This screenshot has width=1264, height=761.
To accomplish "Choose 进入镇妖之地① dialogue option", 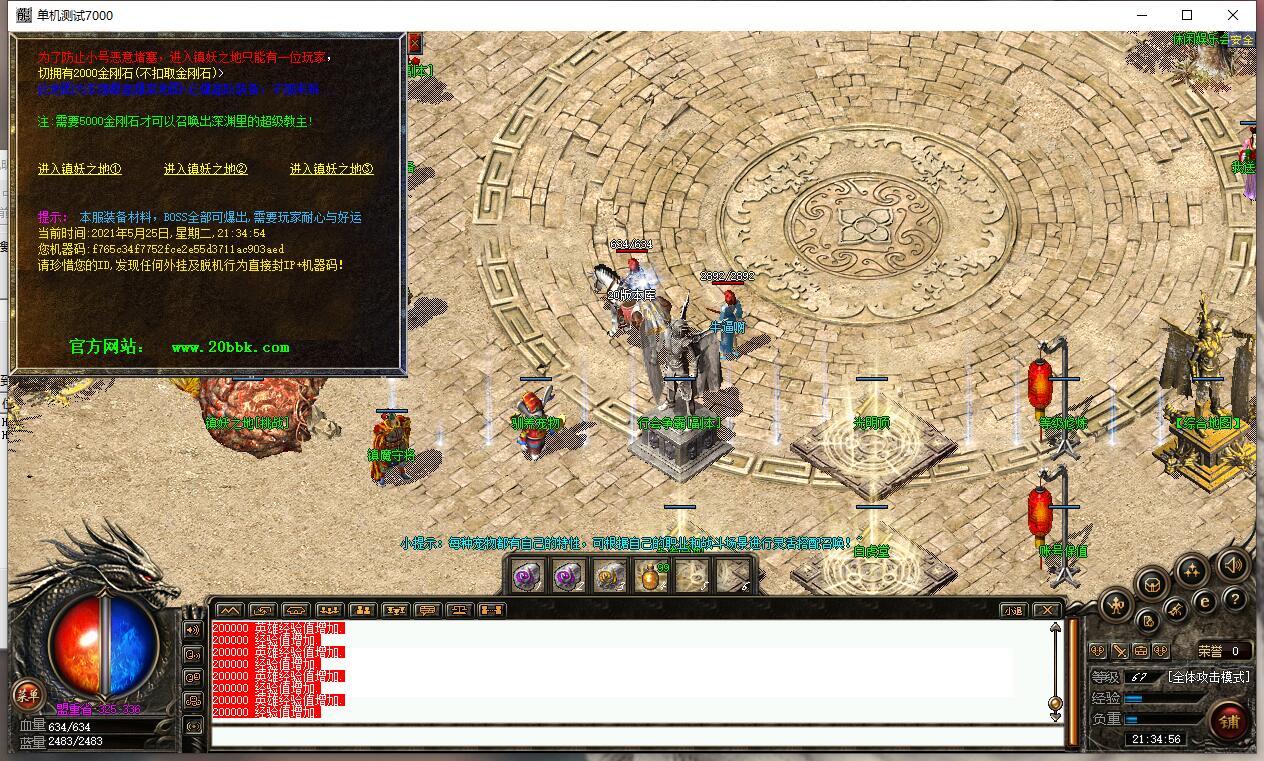I will click(x=79, y=169).
